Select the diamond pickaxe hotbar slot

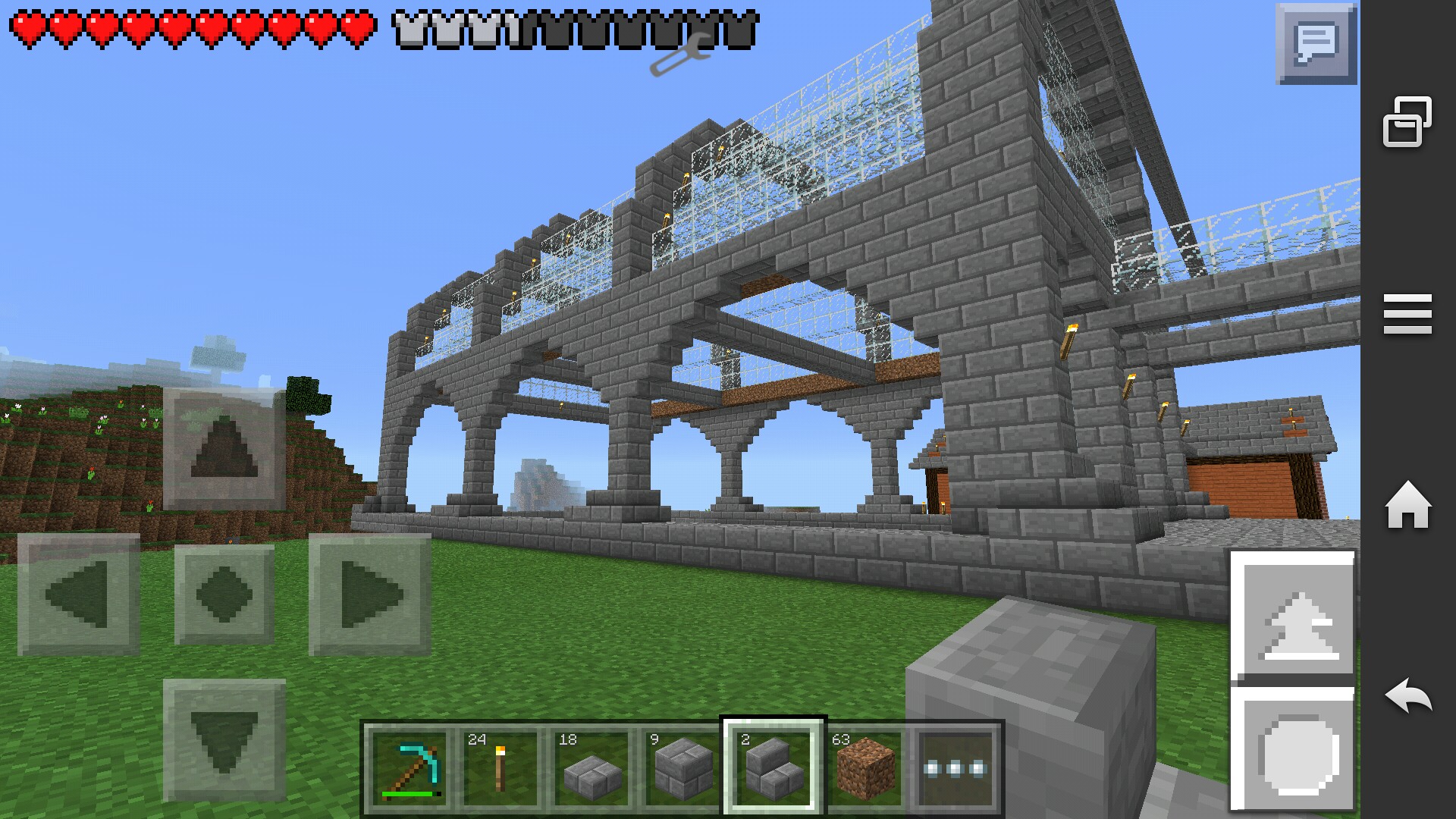coord(410,767)
